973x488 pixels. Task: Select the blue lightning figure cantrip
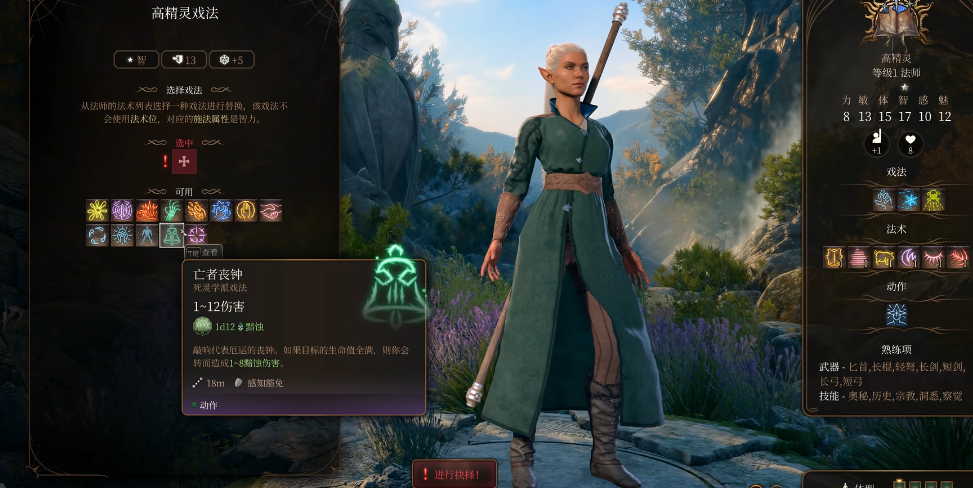221,211
